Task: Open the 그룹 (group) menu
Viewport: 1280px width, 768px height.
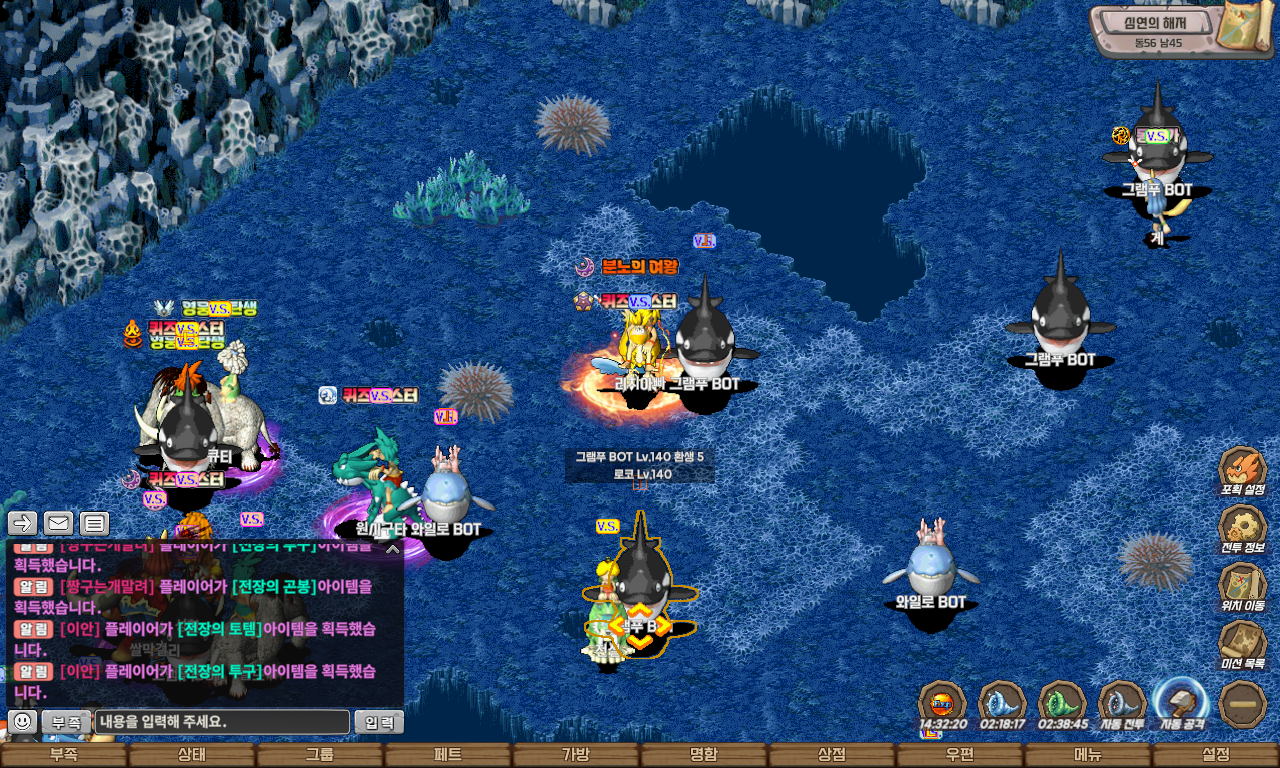Action: [320, 755]
